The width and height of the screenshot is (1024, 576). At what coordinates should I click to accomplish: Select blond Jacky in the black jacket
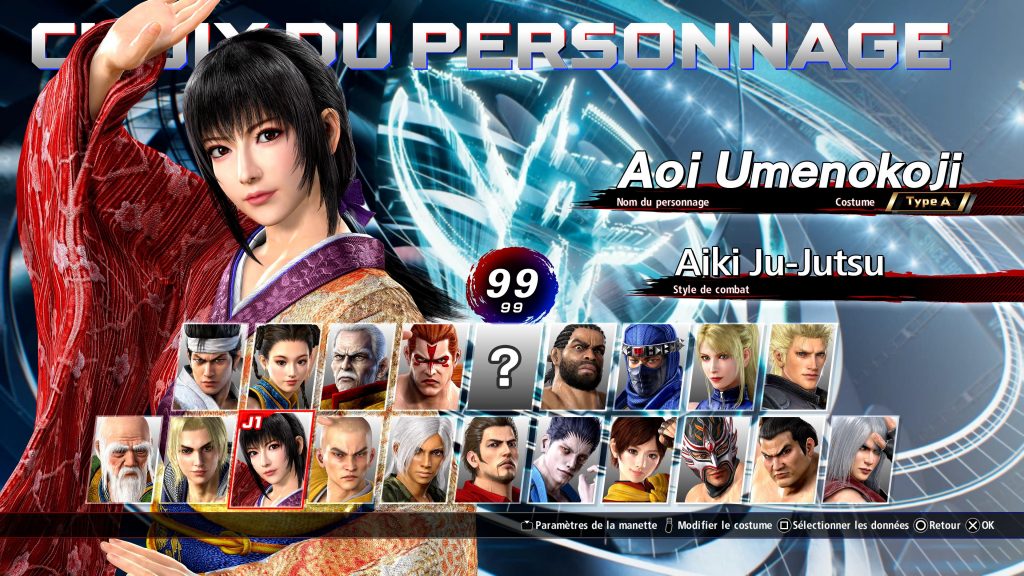coord(798,366)
